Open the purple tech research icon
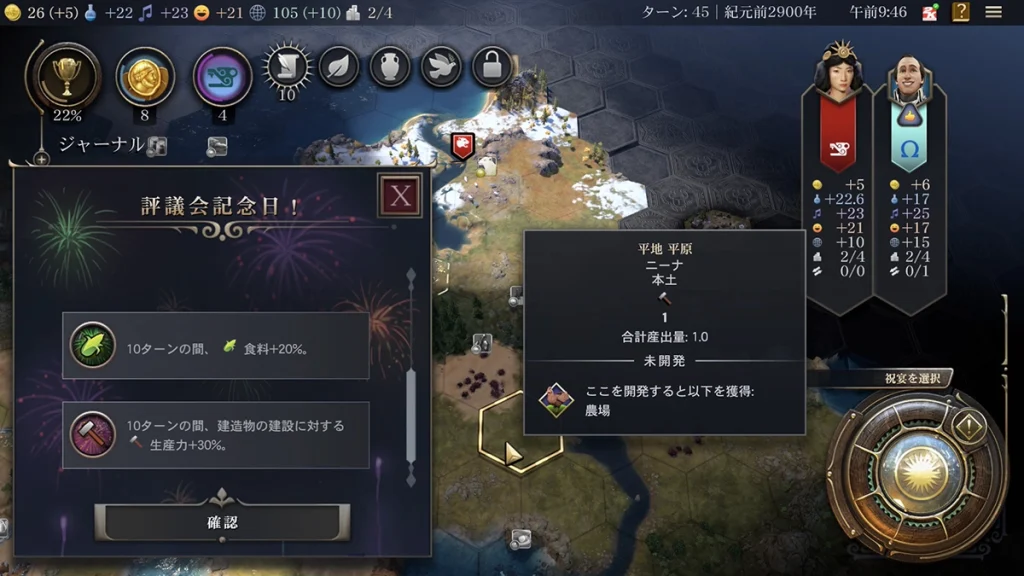 click(222, 76)
